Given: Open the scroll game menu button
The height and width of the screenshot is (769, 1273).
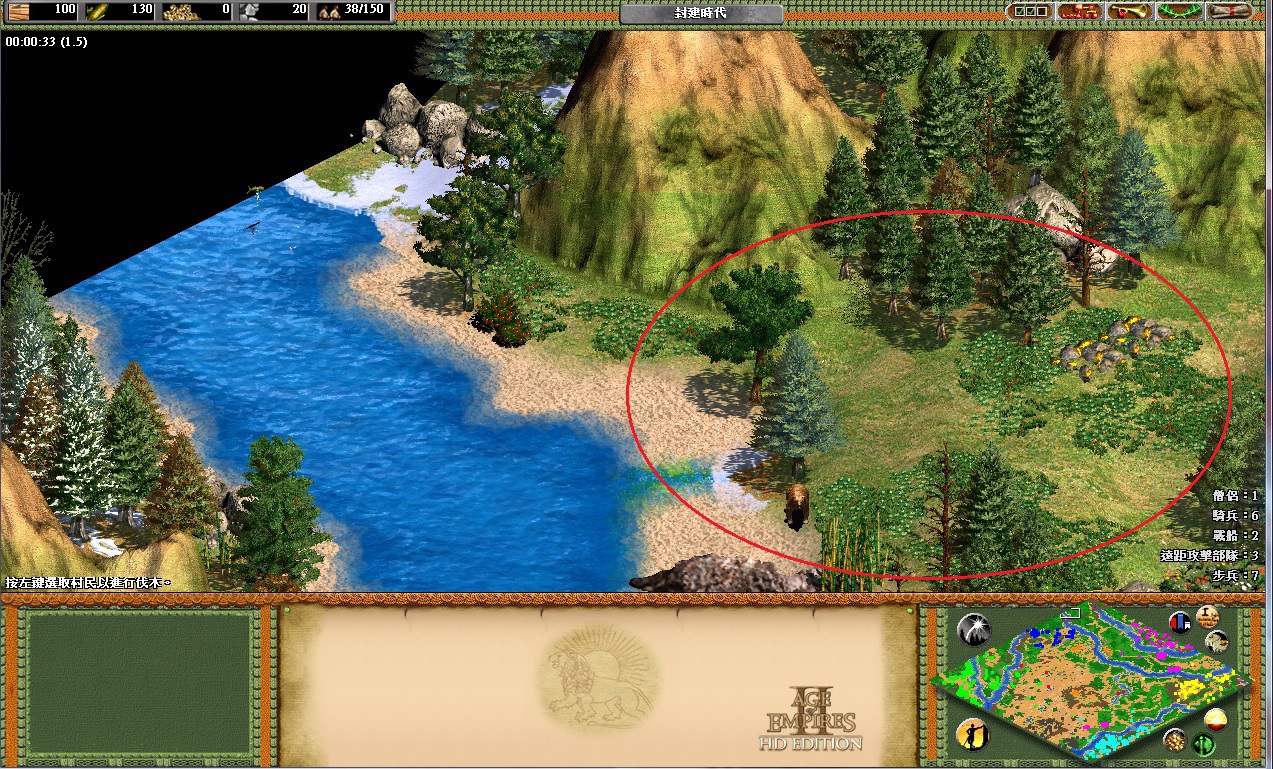Looking at the screenshot, I should click(1230, 11).
